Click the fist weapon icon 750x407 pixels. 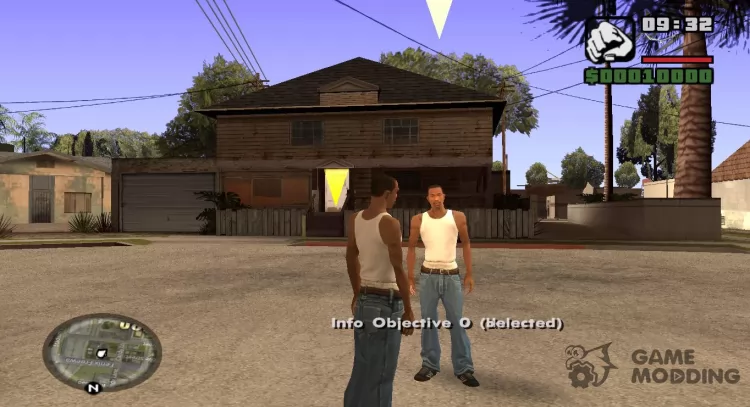(609, 42)
